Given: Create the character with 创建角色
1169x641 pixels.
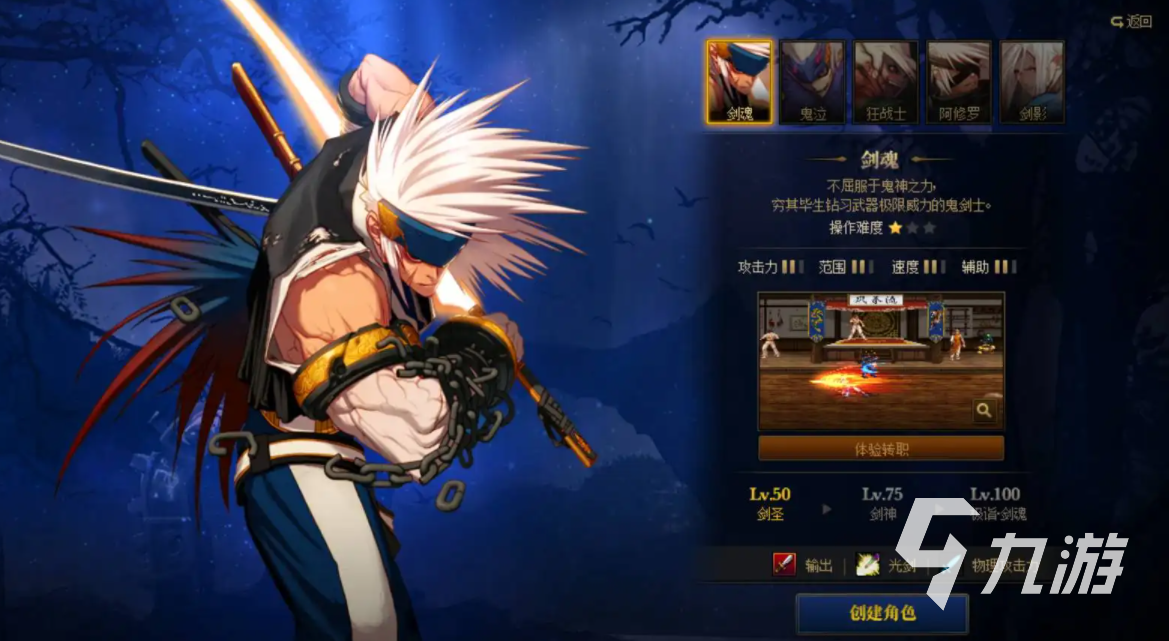Looking at the screenshot, I should click(x=881, y=613).
